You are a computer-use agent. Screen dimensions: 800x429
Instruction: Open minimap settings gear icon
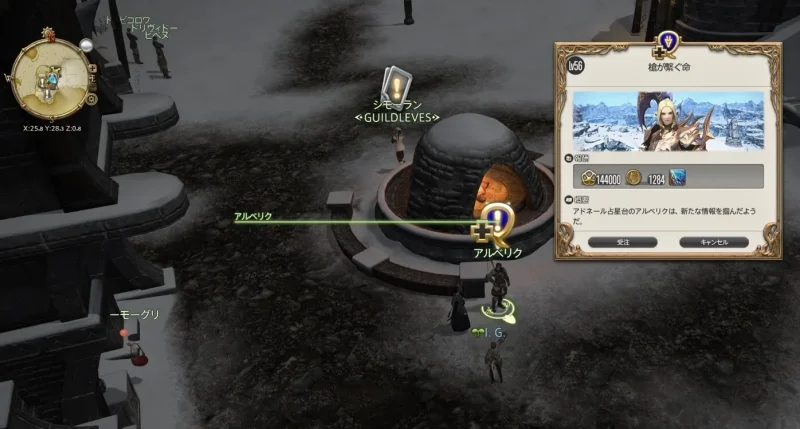(91, 99)
